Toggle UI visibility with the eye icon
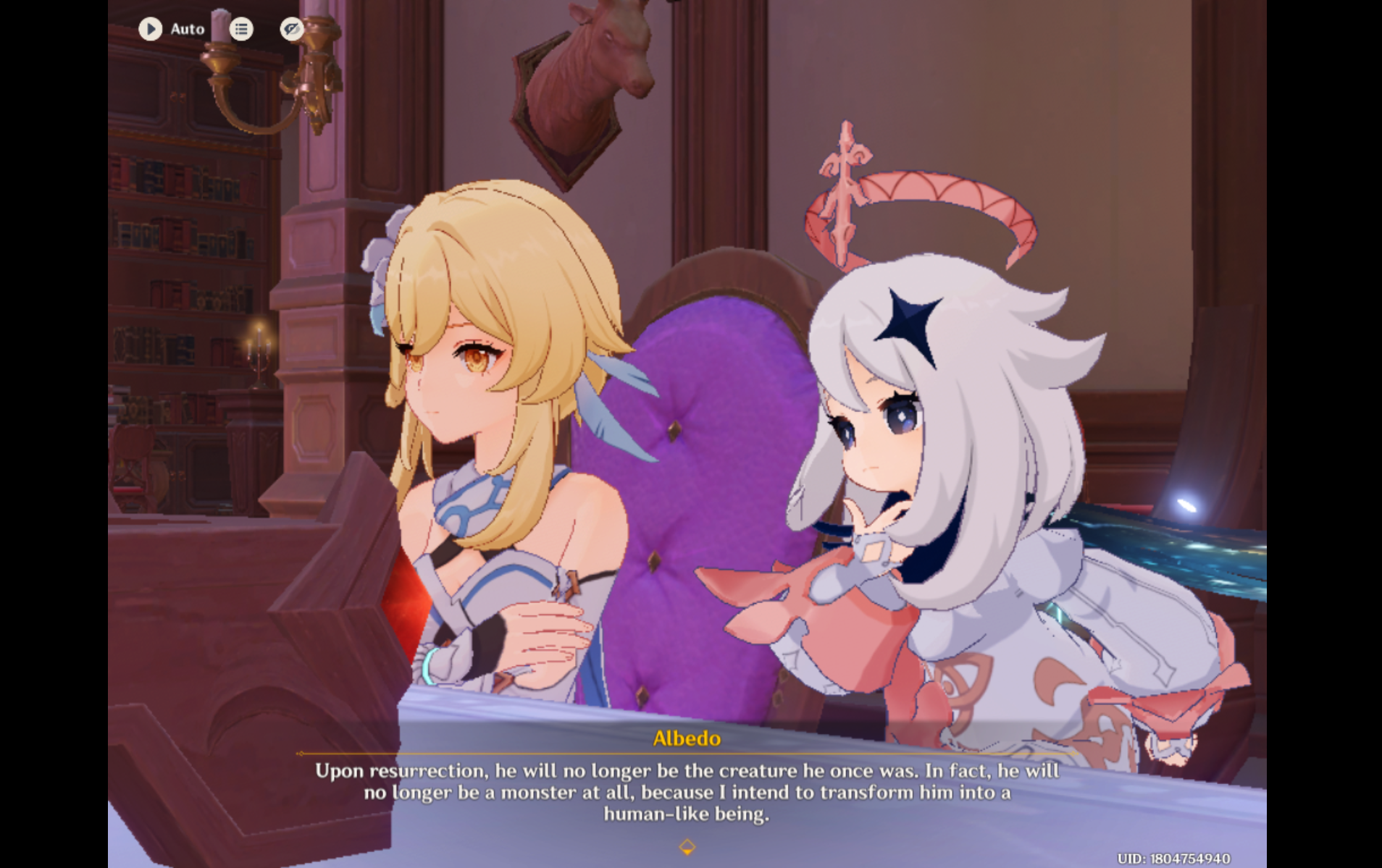 coord(291,30)
